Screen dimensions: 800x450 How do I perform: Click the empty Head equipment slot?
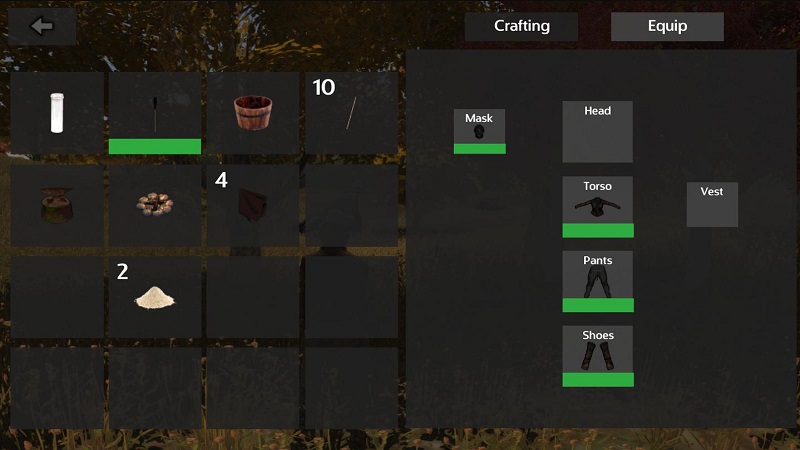point(597,131)
